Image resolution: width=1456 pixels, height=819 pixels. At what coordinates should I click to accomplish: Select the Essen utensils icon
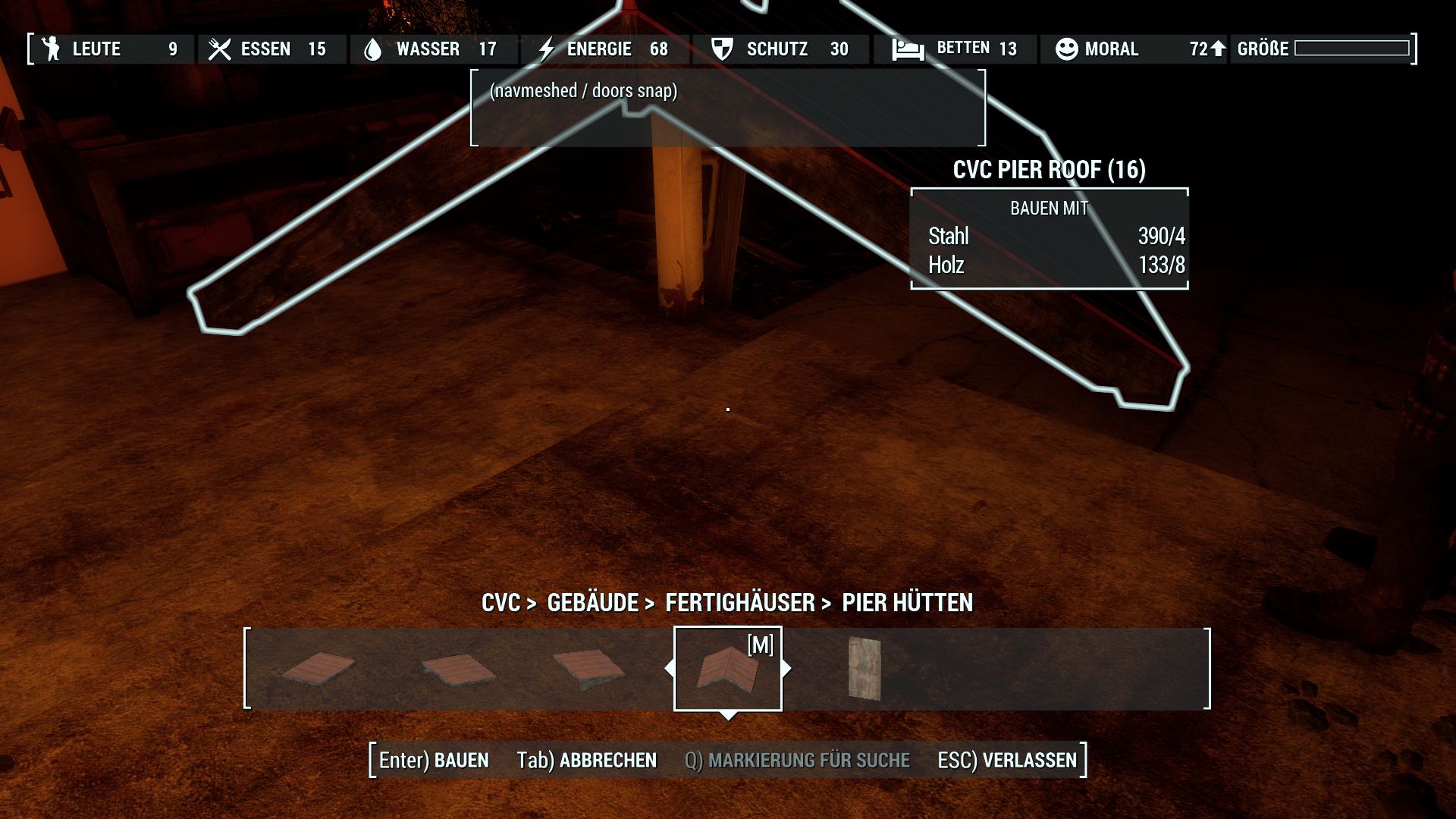(220, 49)
